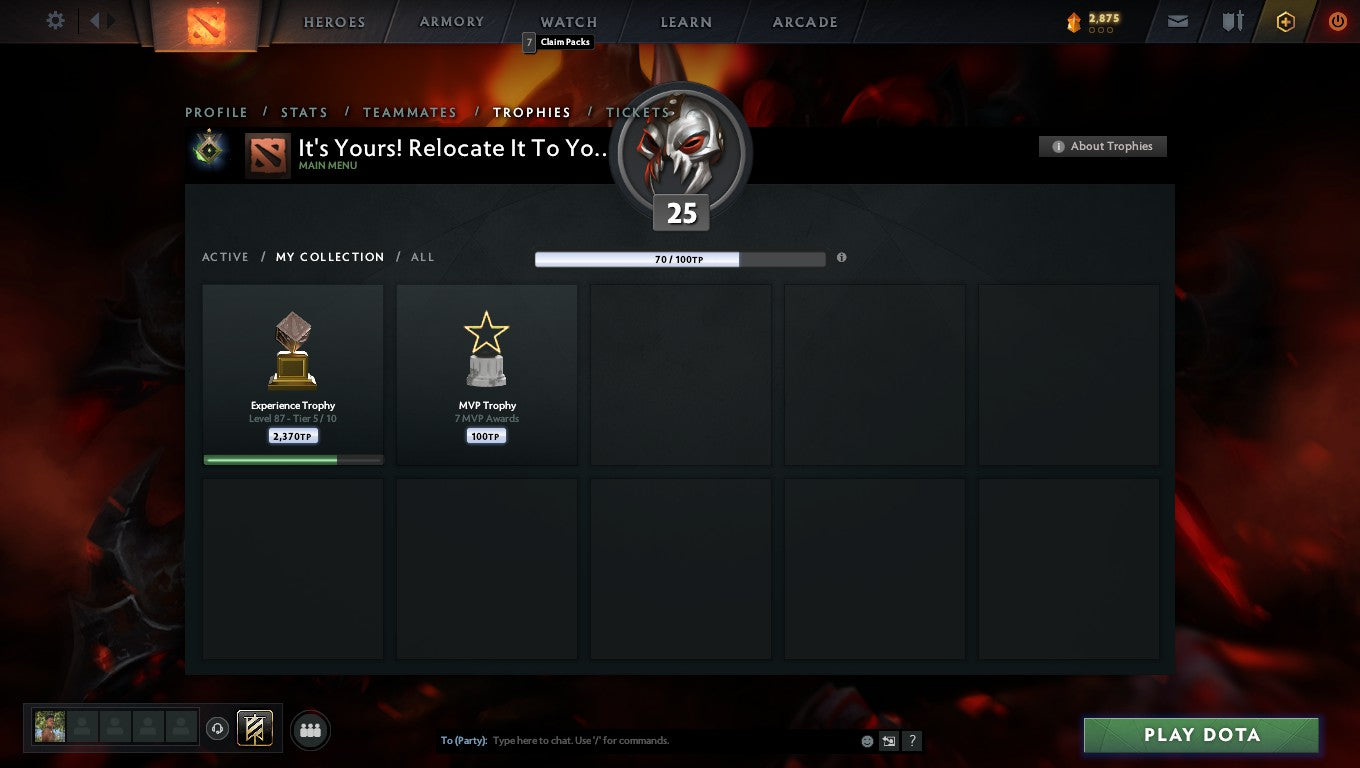Open the friends list icon at bottom

click(310, 729)
